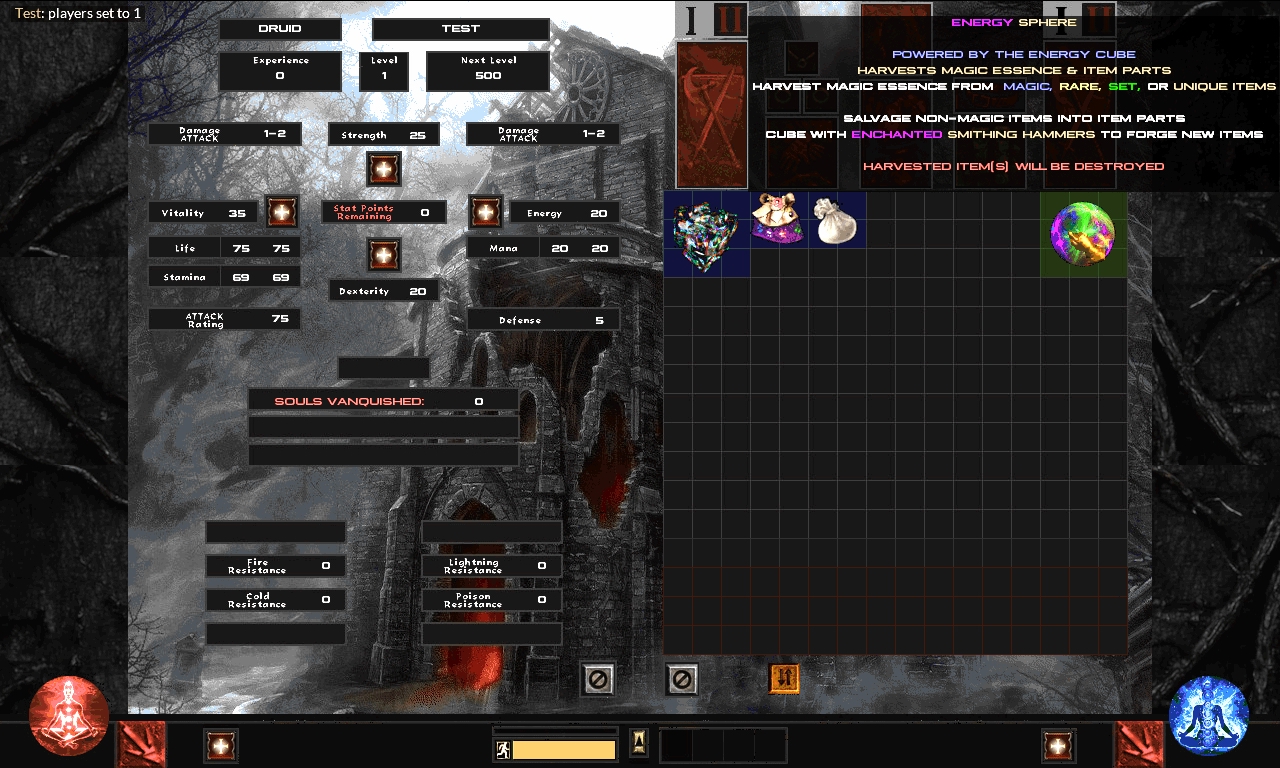This screenshot has height=768, width=1280.
Task: Toggle the run/walk icon beside the stamina bar
Action: (x=502, y=749)
